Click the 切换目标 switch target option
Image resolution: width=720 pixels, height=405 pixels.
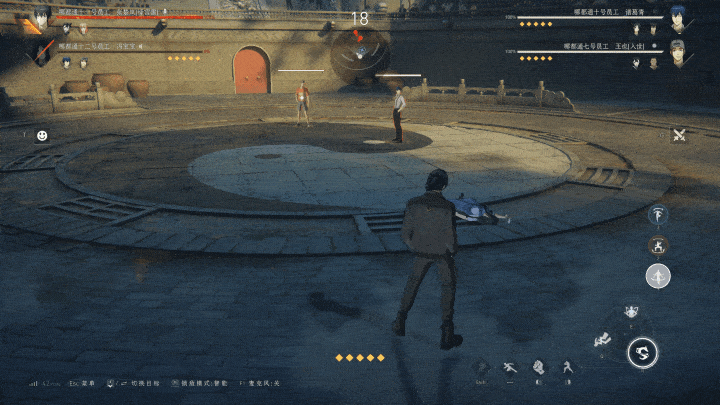click(x=138, y=383)
